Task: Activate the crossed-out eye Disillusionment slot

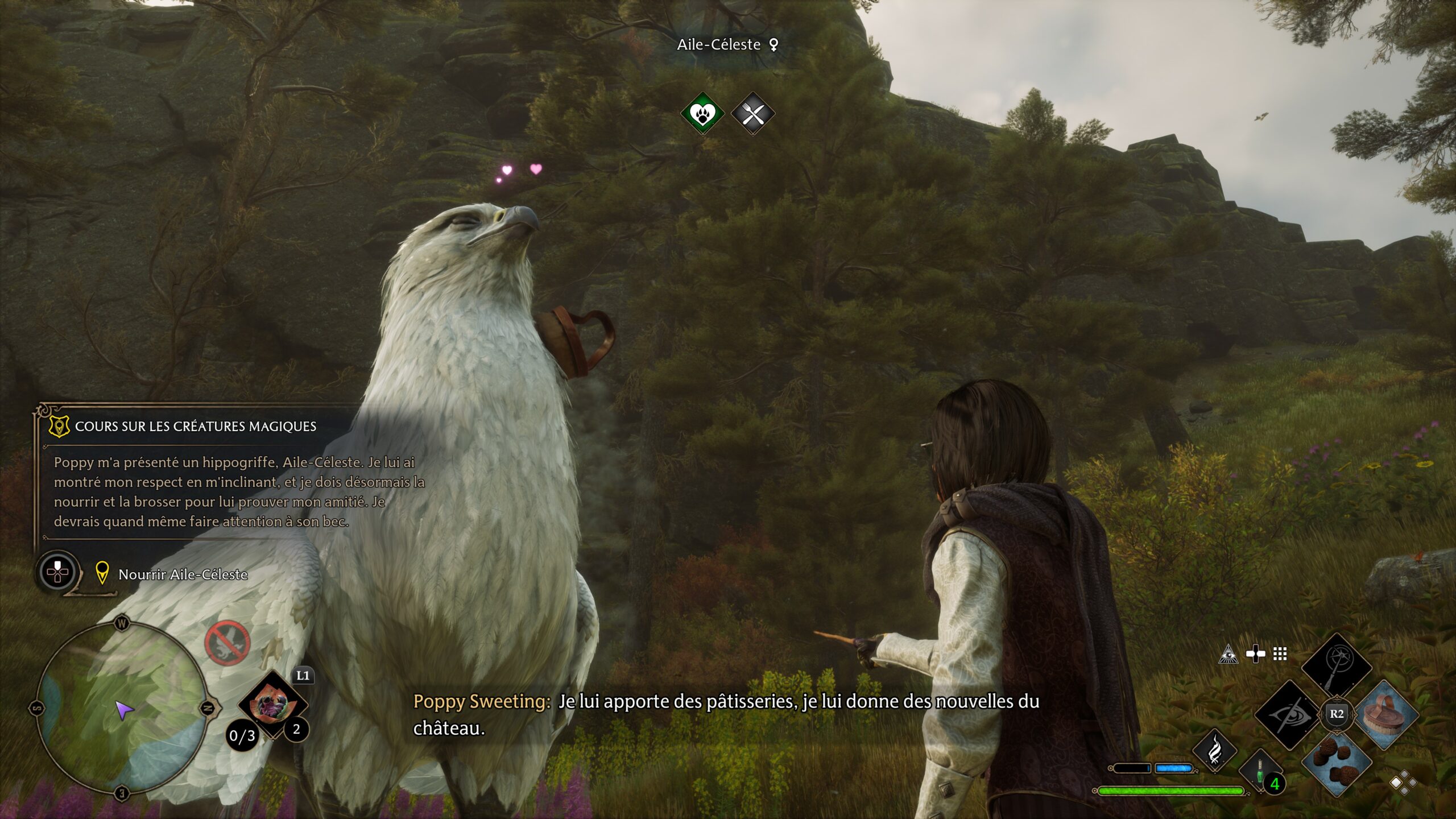Action: point(1289,714)
